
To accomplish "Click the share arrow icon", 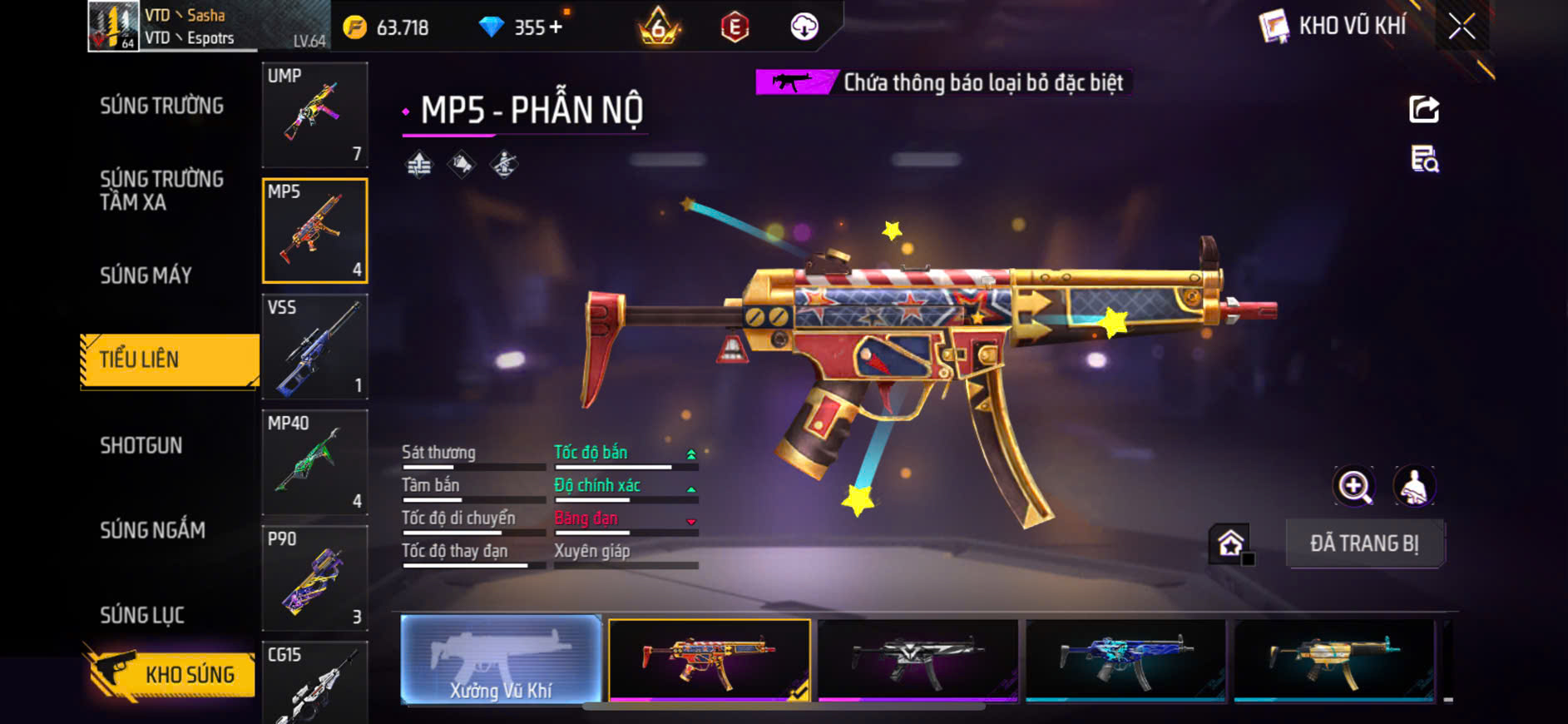I will pyautogui.click(x=1424, y=109).
